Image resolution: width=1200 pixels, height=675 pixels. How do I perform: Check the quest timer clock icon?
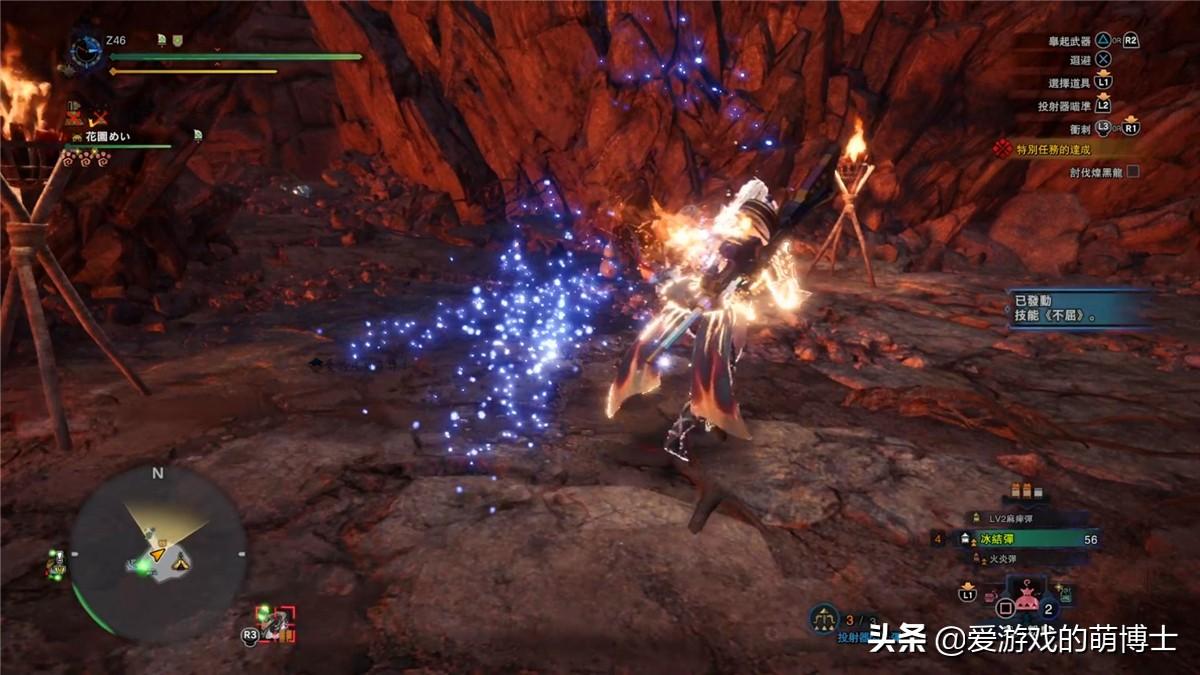tap(86, 50)
